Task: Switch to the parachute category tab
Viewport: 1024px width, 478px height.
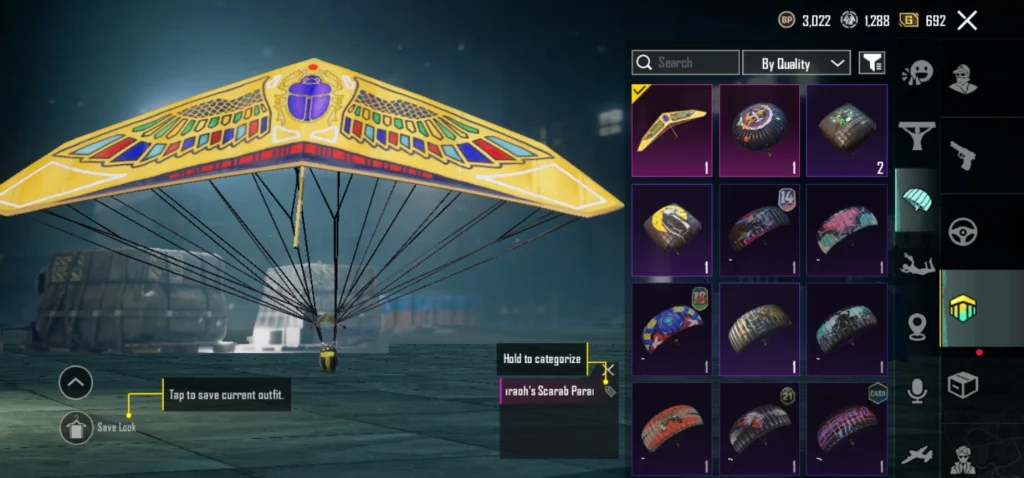Action: [916, 198]
